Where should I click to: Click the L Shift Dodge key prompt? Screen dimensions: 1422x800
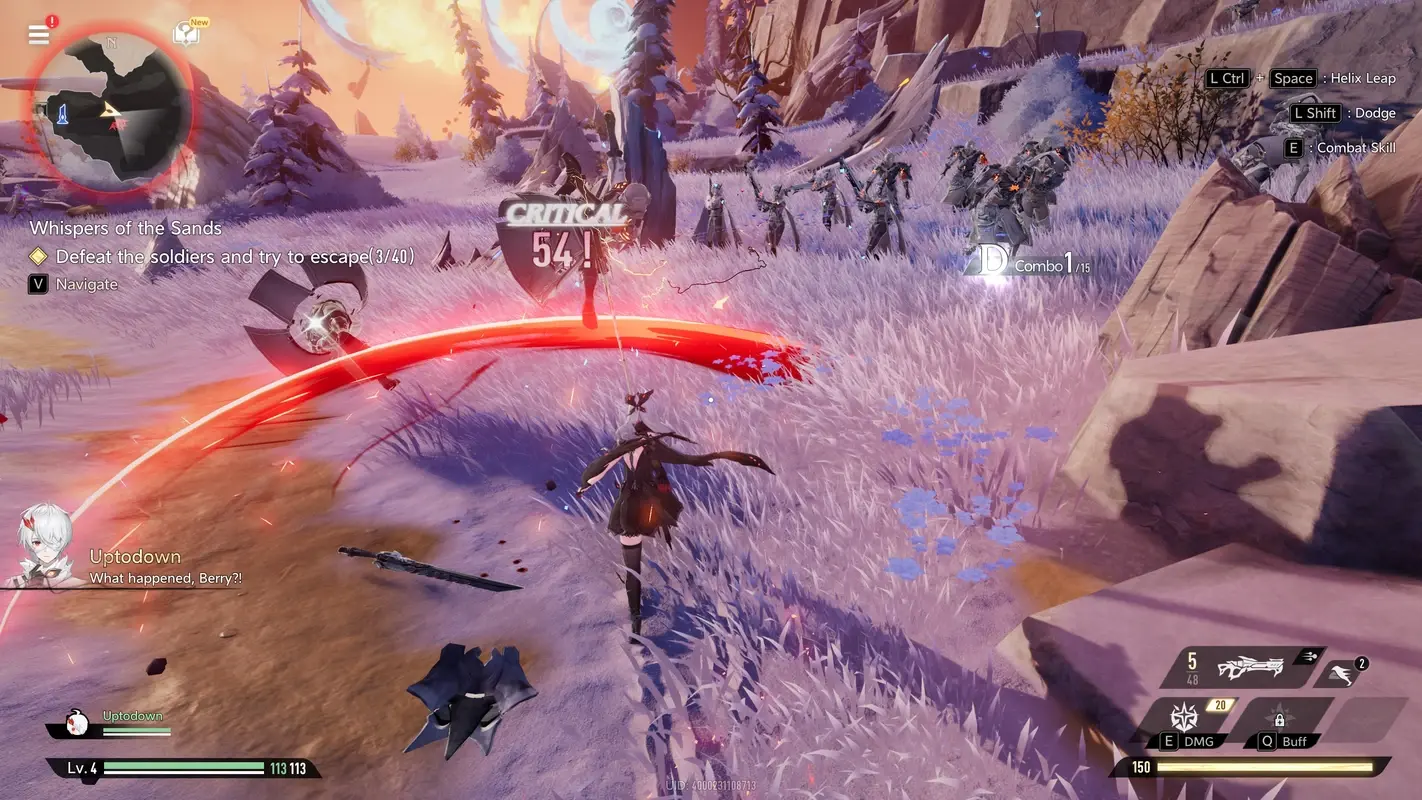coord(1313,112)
